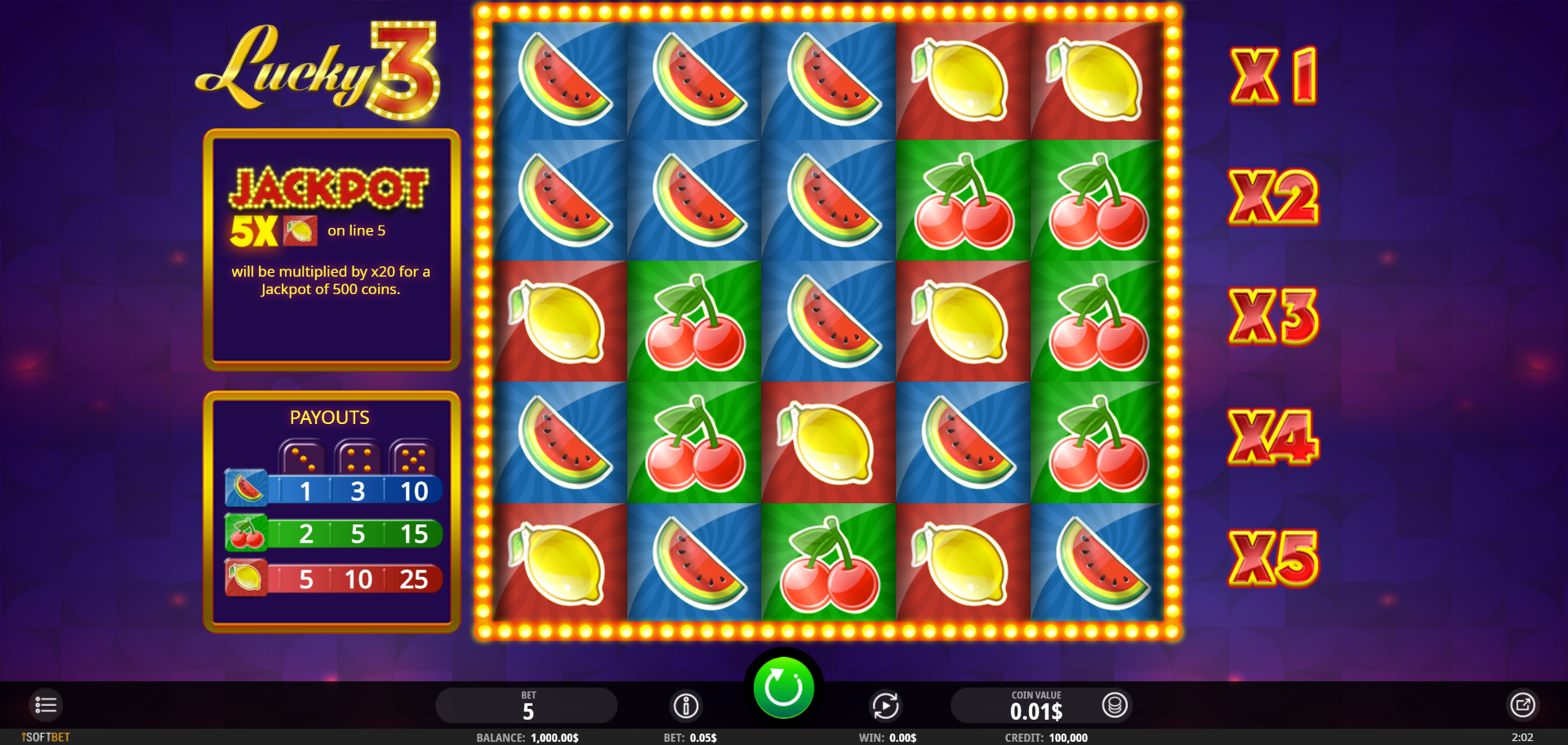The height and width of the screenshot is (745, 1568).
Task: Show the game info paytable
Action: 686,706
